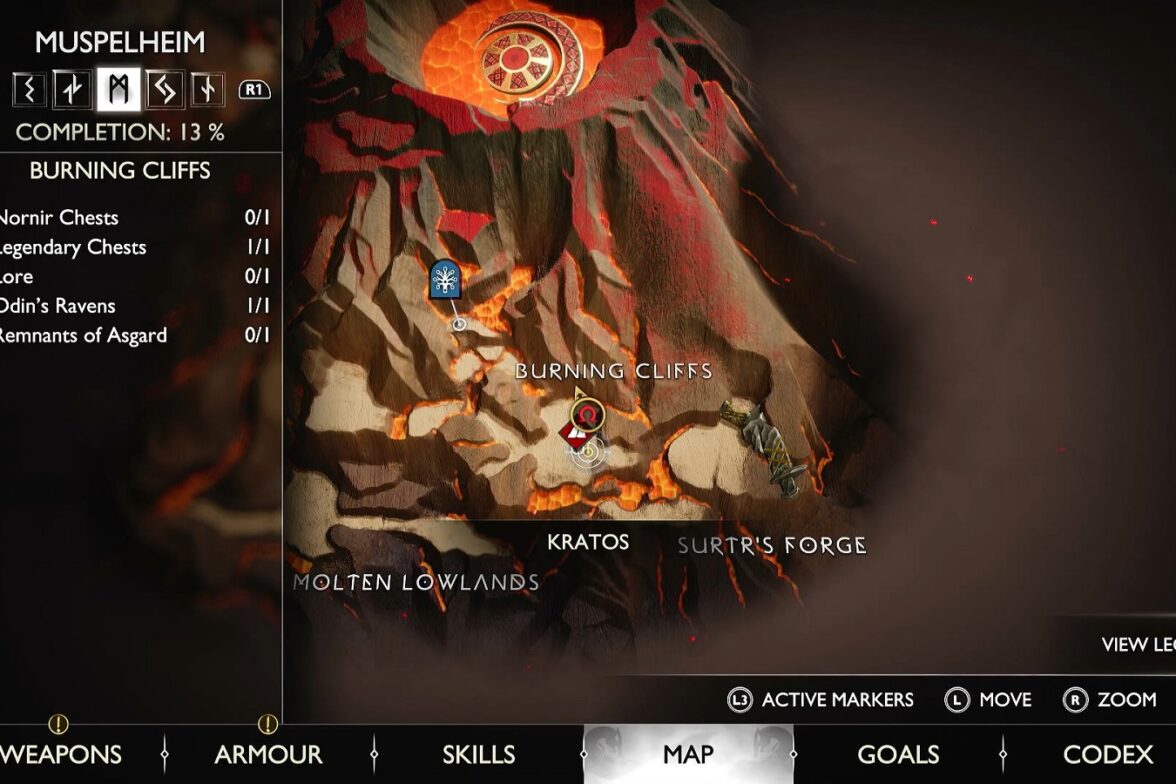Click the Burning Cliffs label on the map

click(614, 371)
